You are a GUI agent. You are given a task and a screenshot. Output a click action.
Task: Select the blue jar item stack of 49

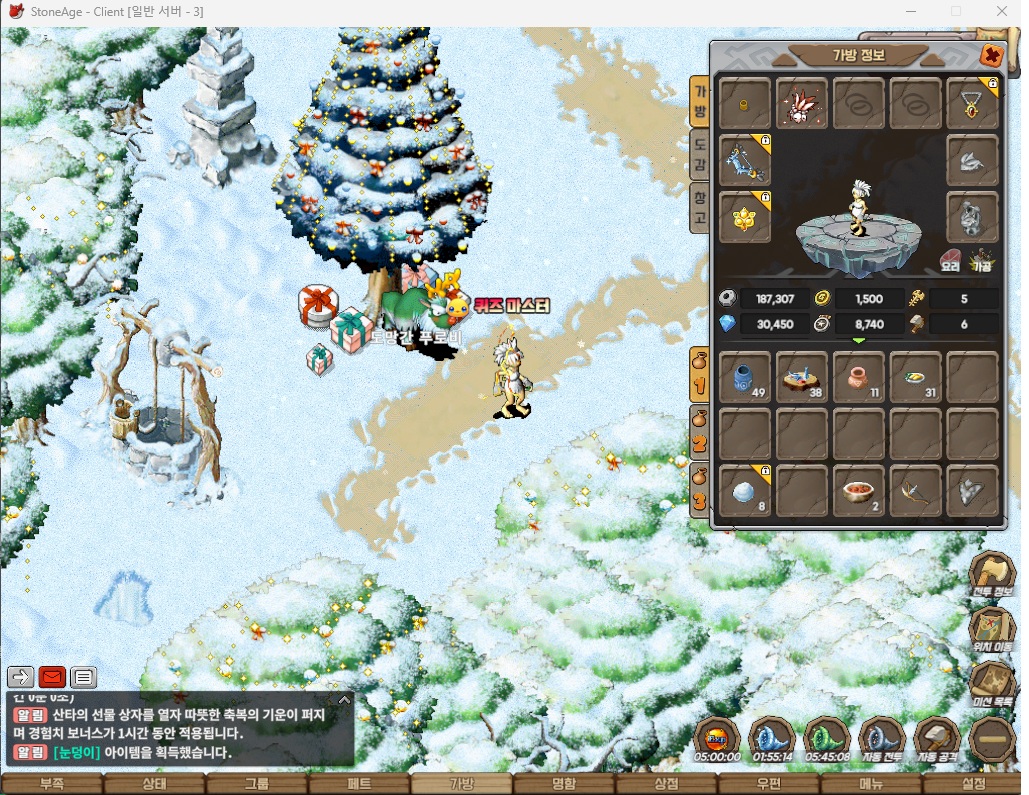[744, 377]
